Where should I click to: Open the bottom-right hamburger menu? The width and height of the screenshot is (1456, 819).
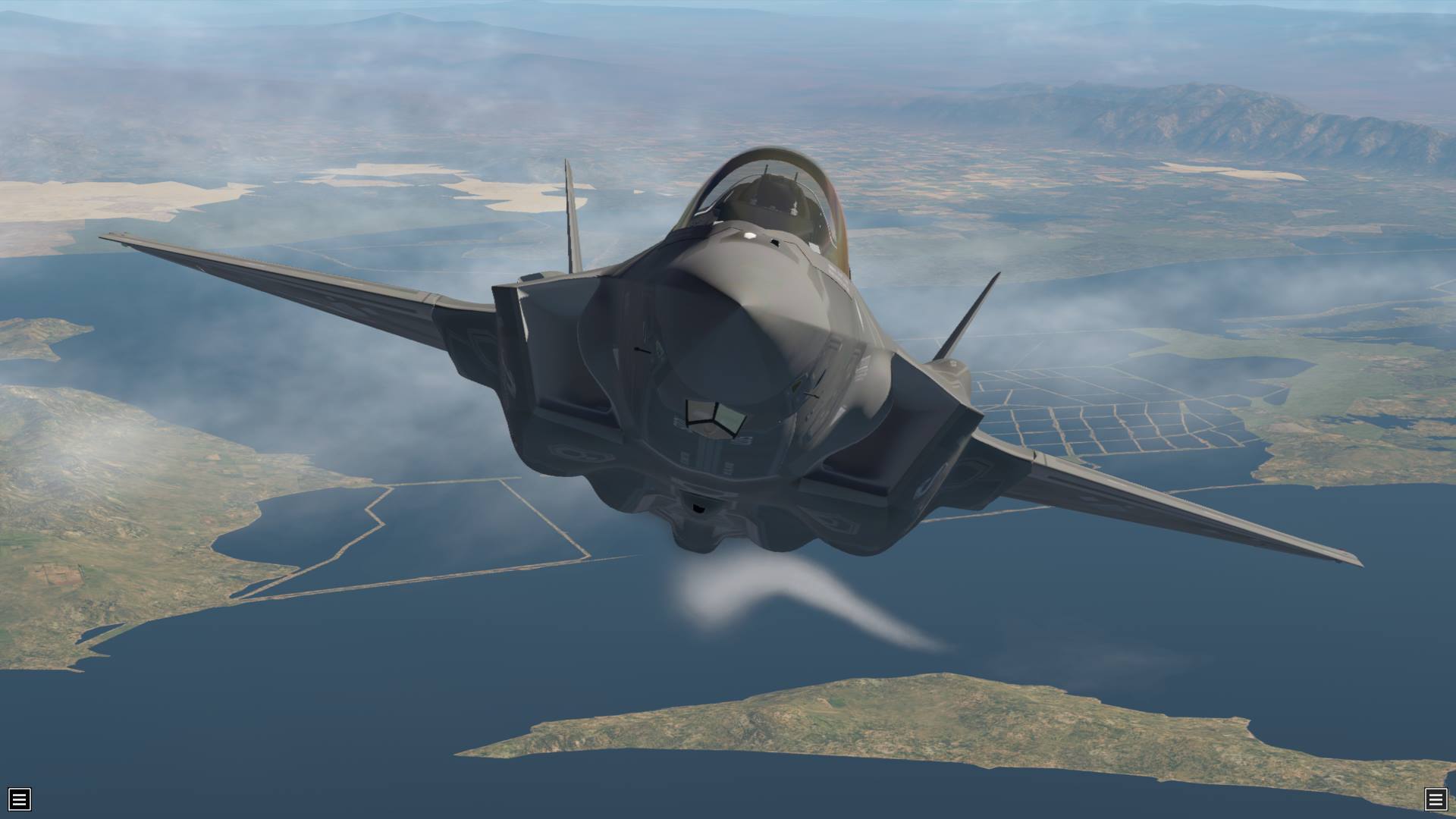(1435, 799)
